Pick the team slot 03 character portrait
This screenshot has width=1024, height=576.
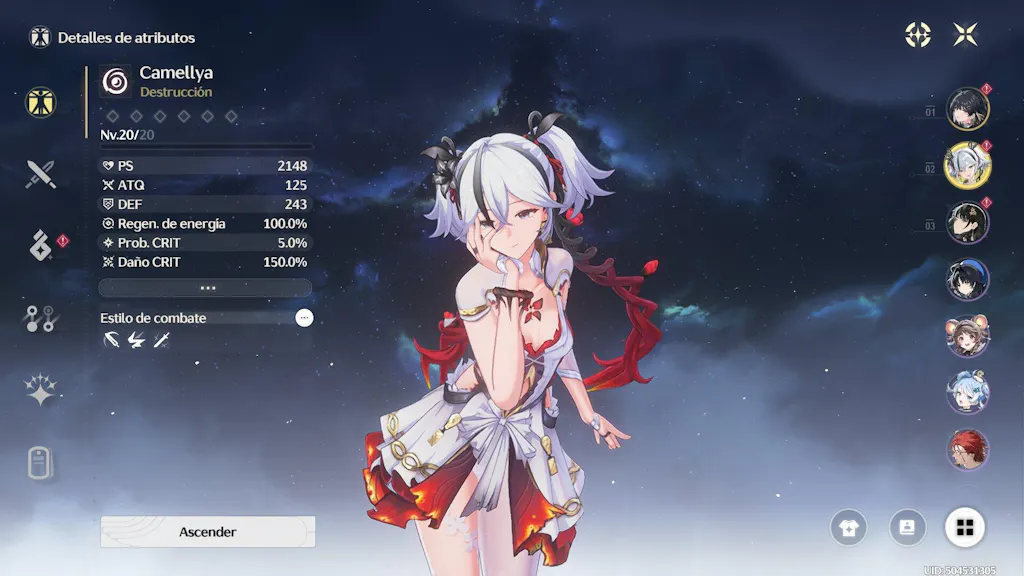pos(967,223)
